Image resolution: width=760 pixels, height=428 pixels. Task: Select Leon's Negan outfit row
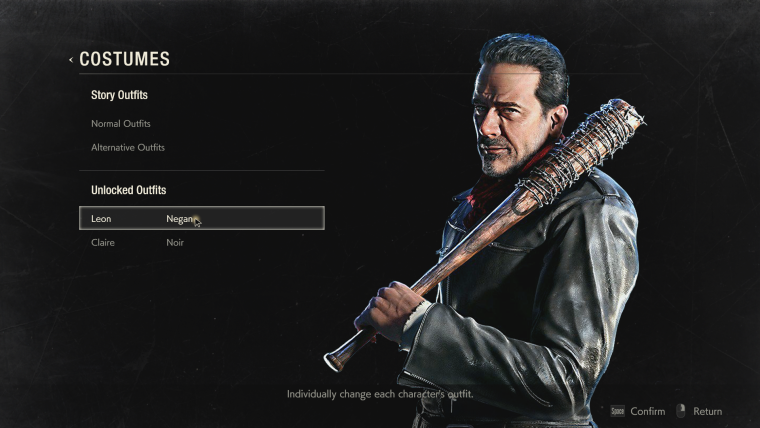(x=201, y=218)
